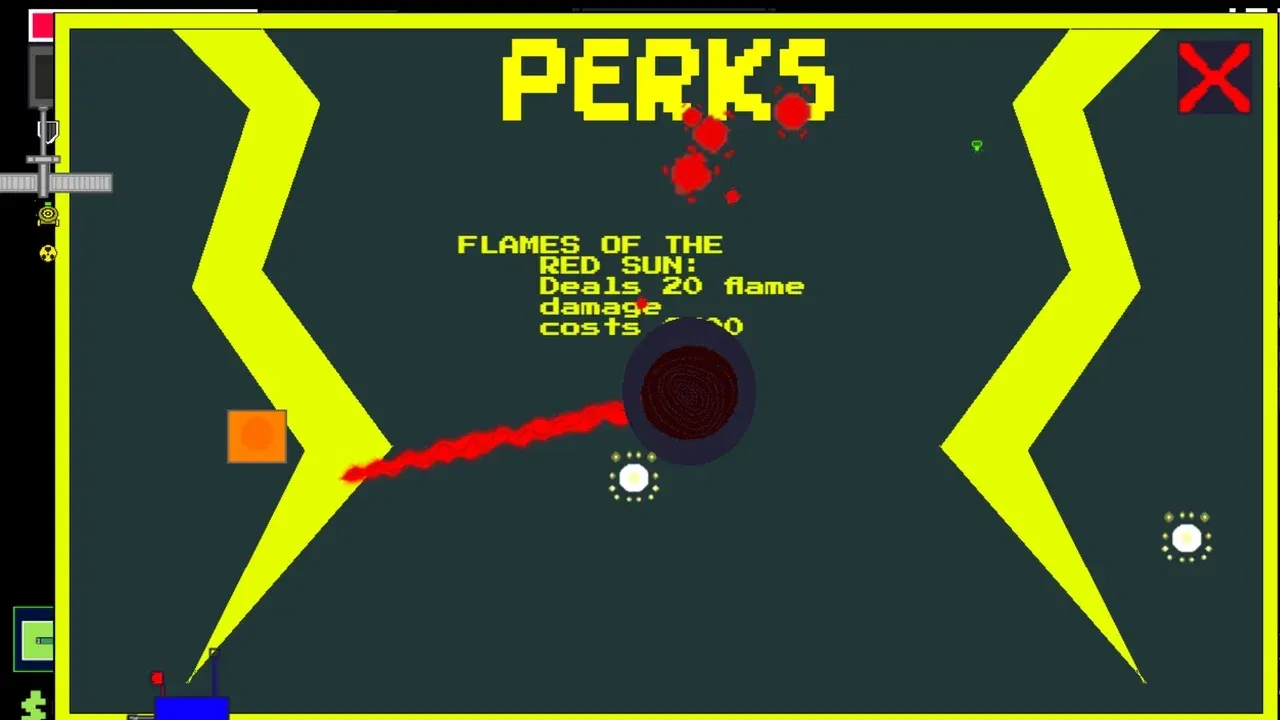Viewport: 1280px width, 720px height.
Task: Open the green minimap thumbnail tab
Action: [35, 640]
